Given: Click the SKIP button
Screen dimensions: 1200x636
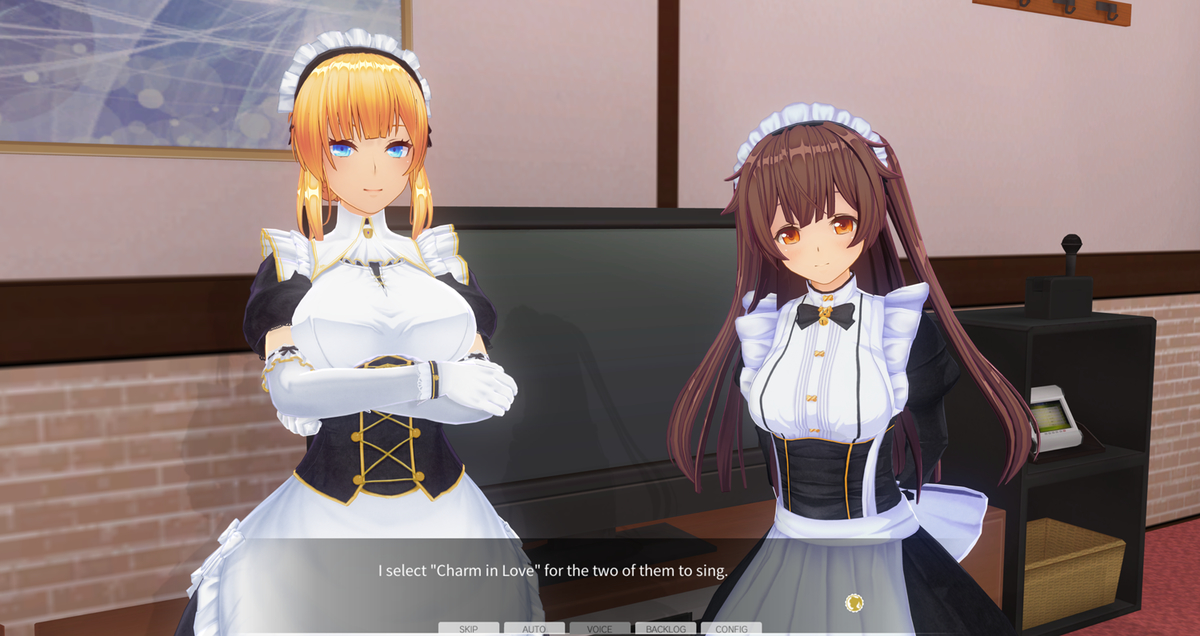Looking at the screenshot, I should pos(468,629).
